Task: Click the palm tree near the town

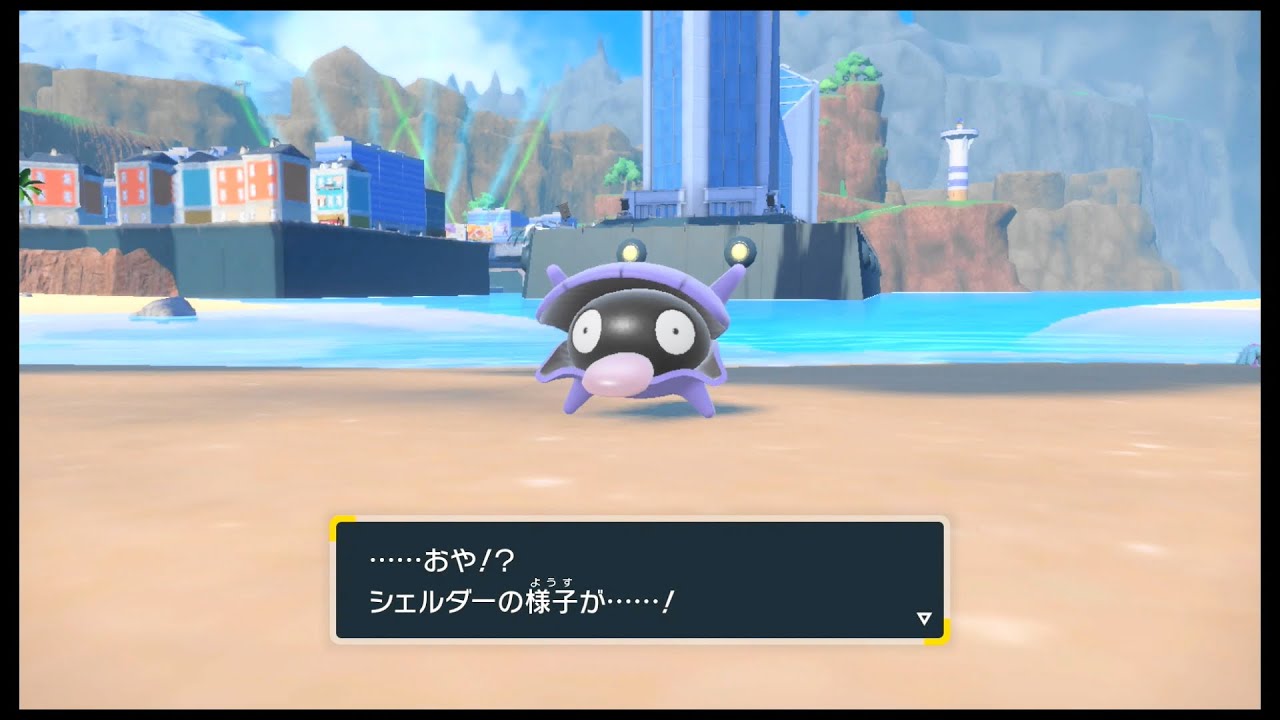Action: click(x=30, y=185)
